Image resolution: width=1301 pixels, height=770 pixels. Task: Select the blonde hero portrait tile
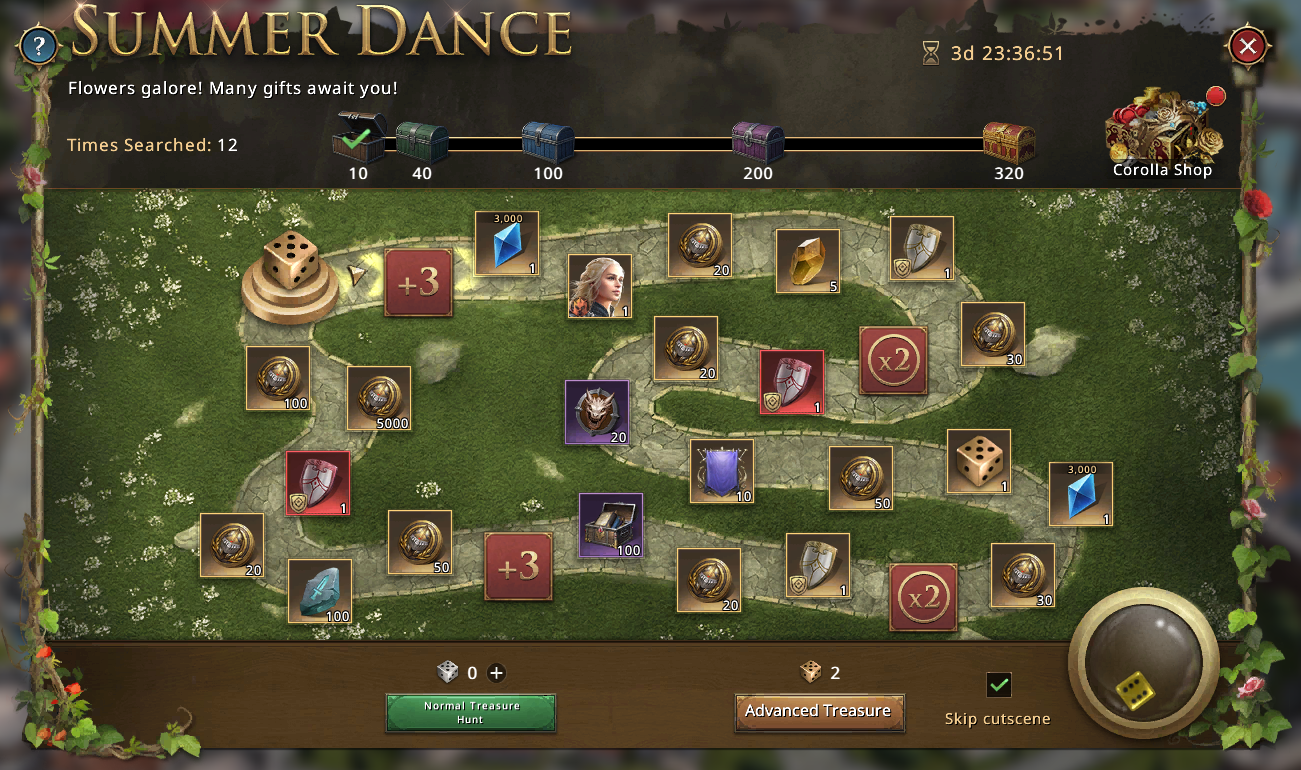click(x=600, y=286)
